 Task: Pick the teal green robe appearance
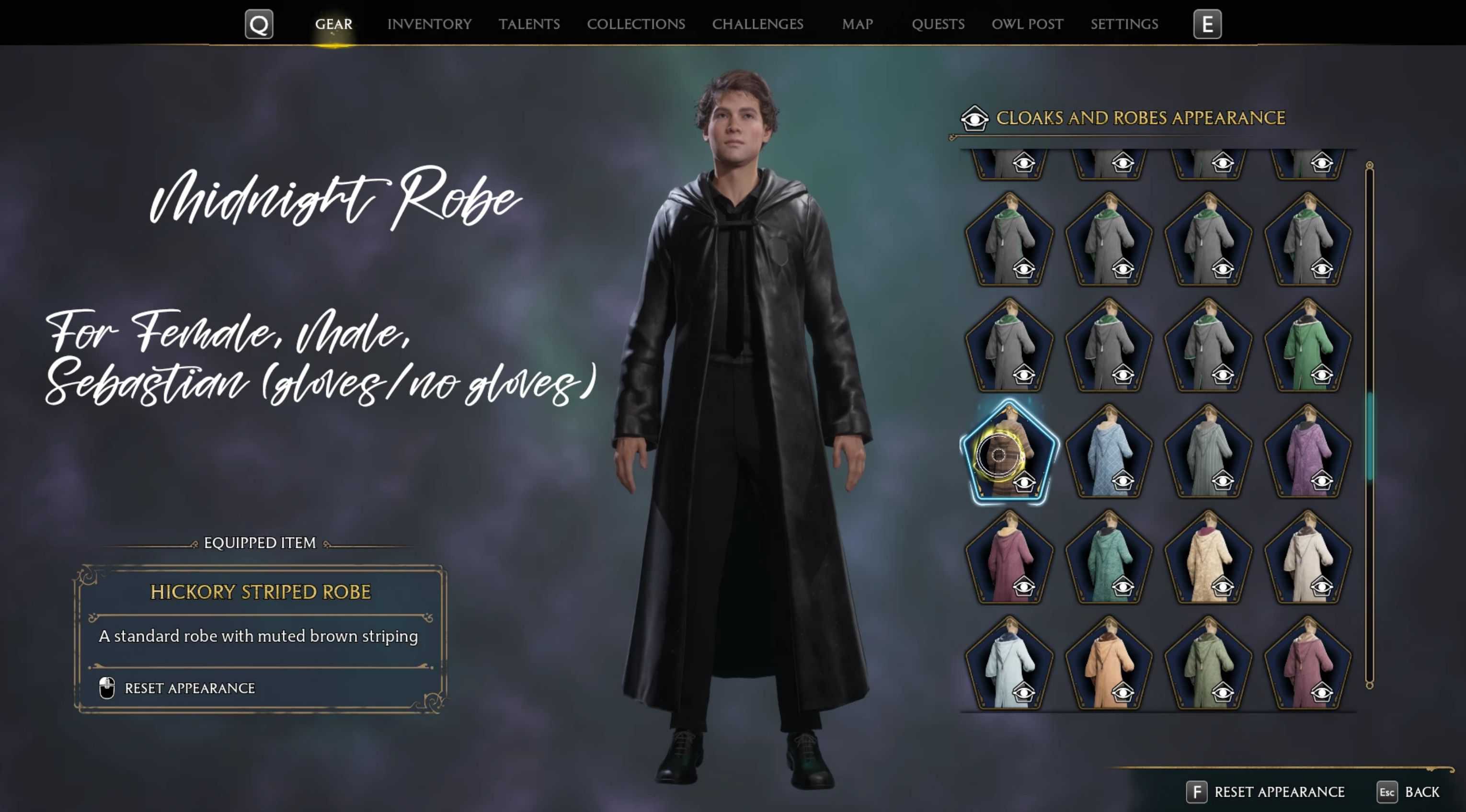click(x=1108, y=559)
